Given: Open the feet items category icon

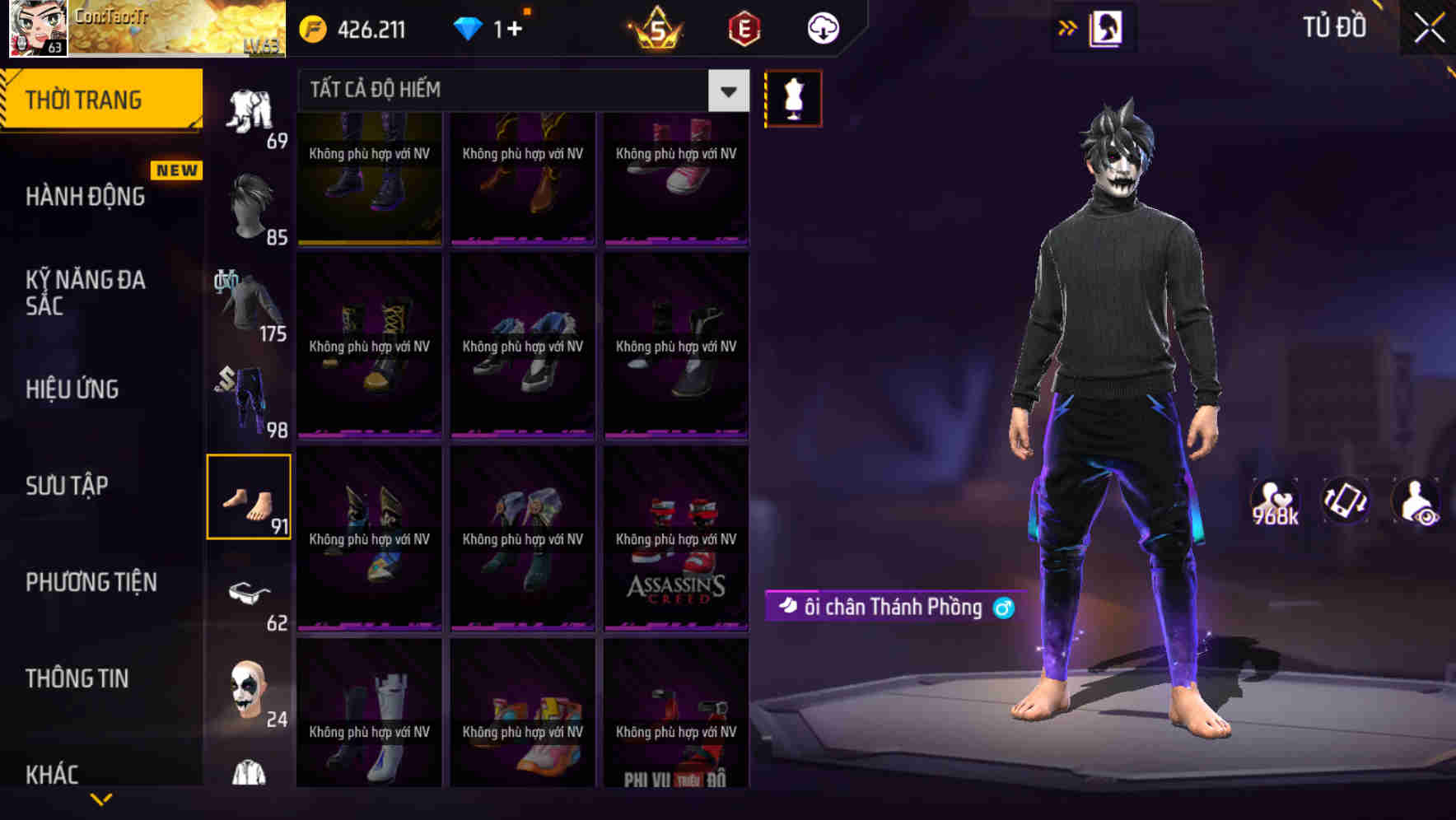Looking at the screenshot, I should (249, 494).
